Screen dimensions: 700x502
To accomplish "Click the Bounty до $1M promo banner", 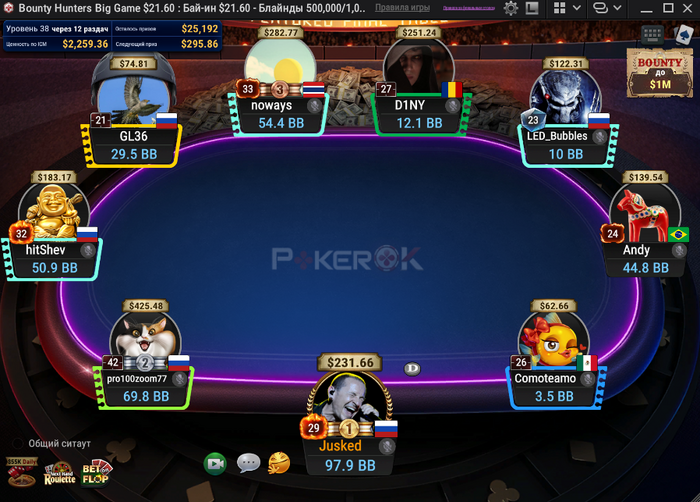I will [x=660, y=73].
